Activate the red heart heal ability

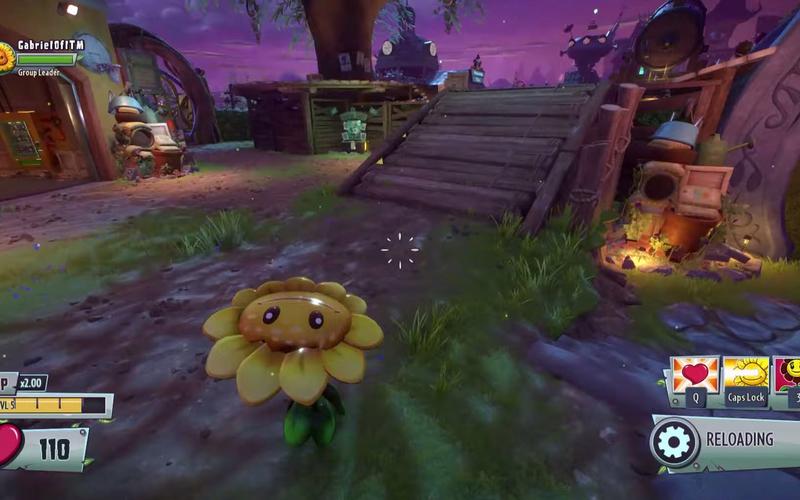(x=695, y=375)
